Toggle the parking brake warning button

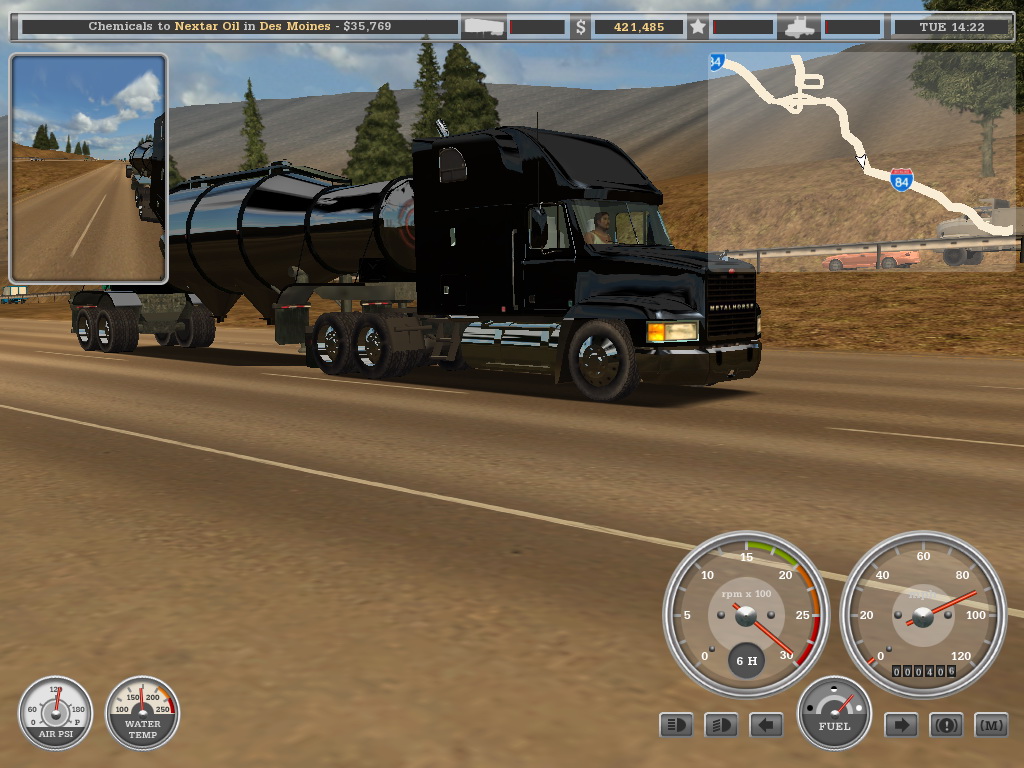[946, 725]
